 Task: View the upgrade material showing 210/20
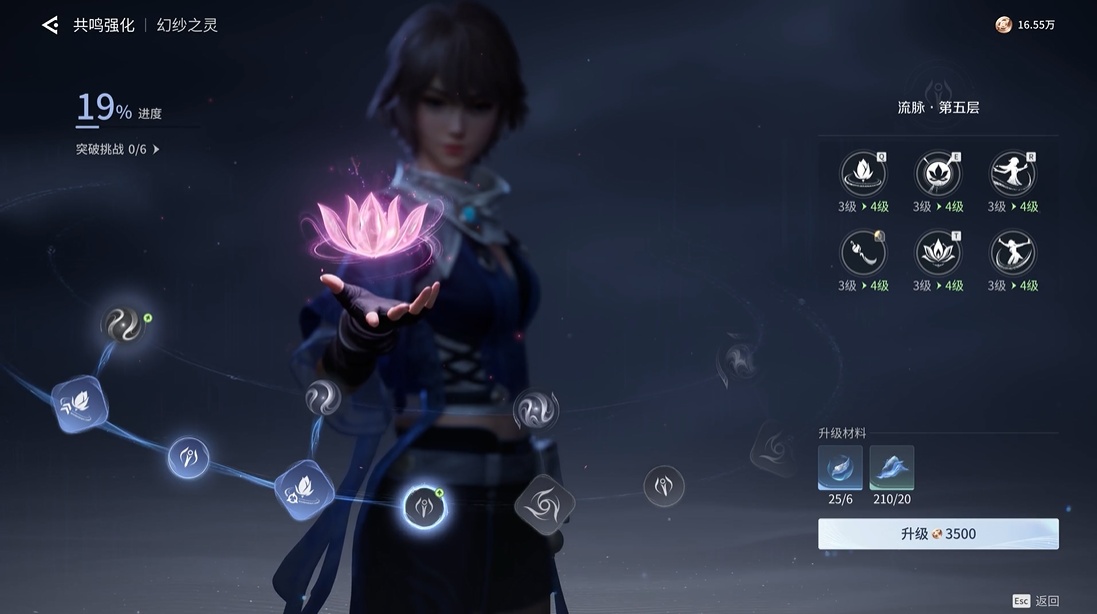891,467
